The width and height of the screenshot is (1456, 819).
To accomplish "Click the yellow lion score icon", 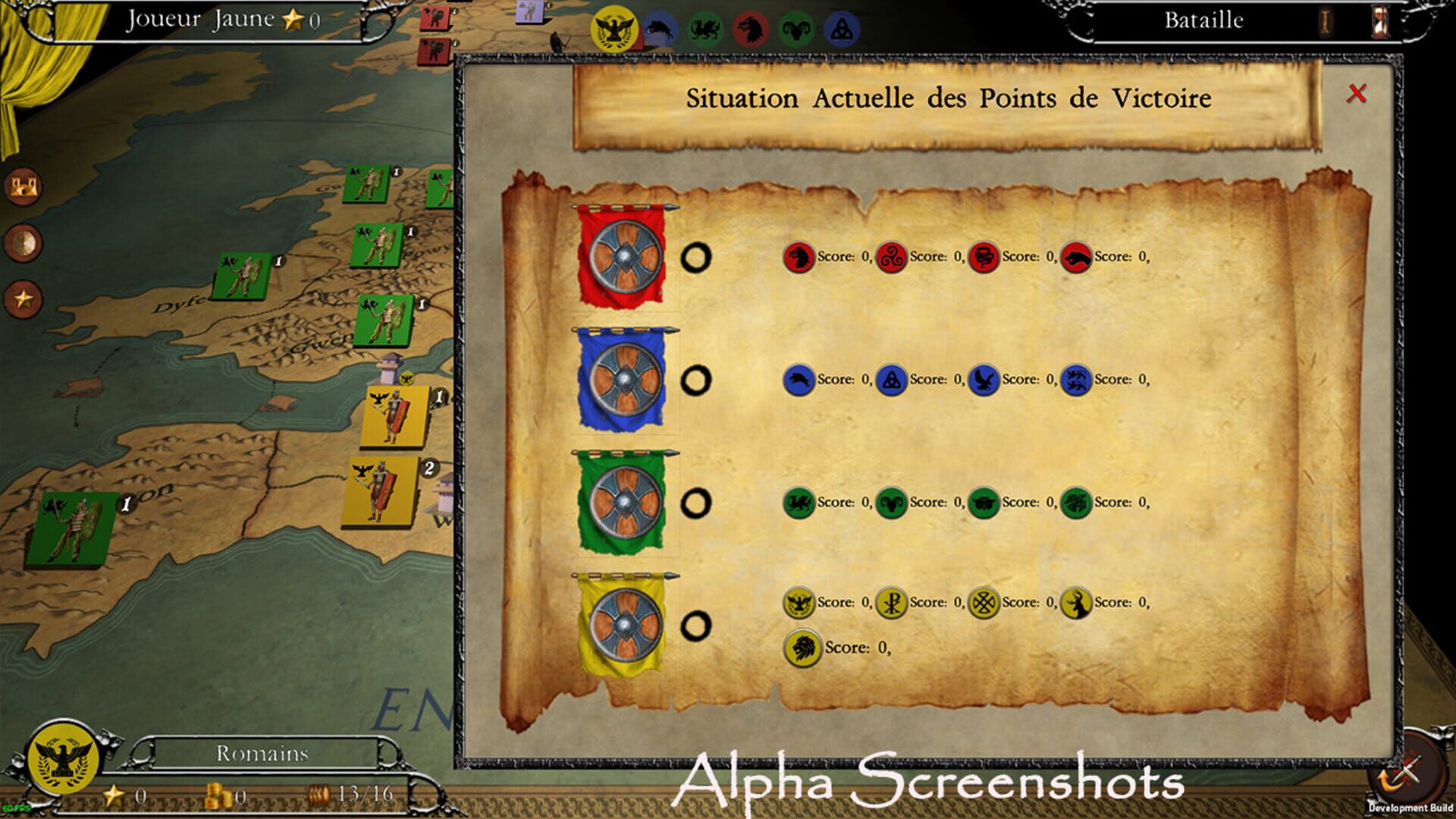I will (802, 648).
